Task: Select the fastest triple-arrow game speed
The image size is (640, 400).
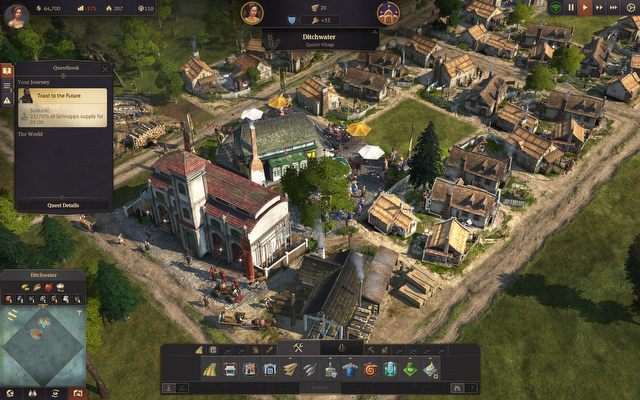Action: 615,7
